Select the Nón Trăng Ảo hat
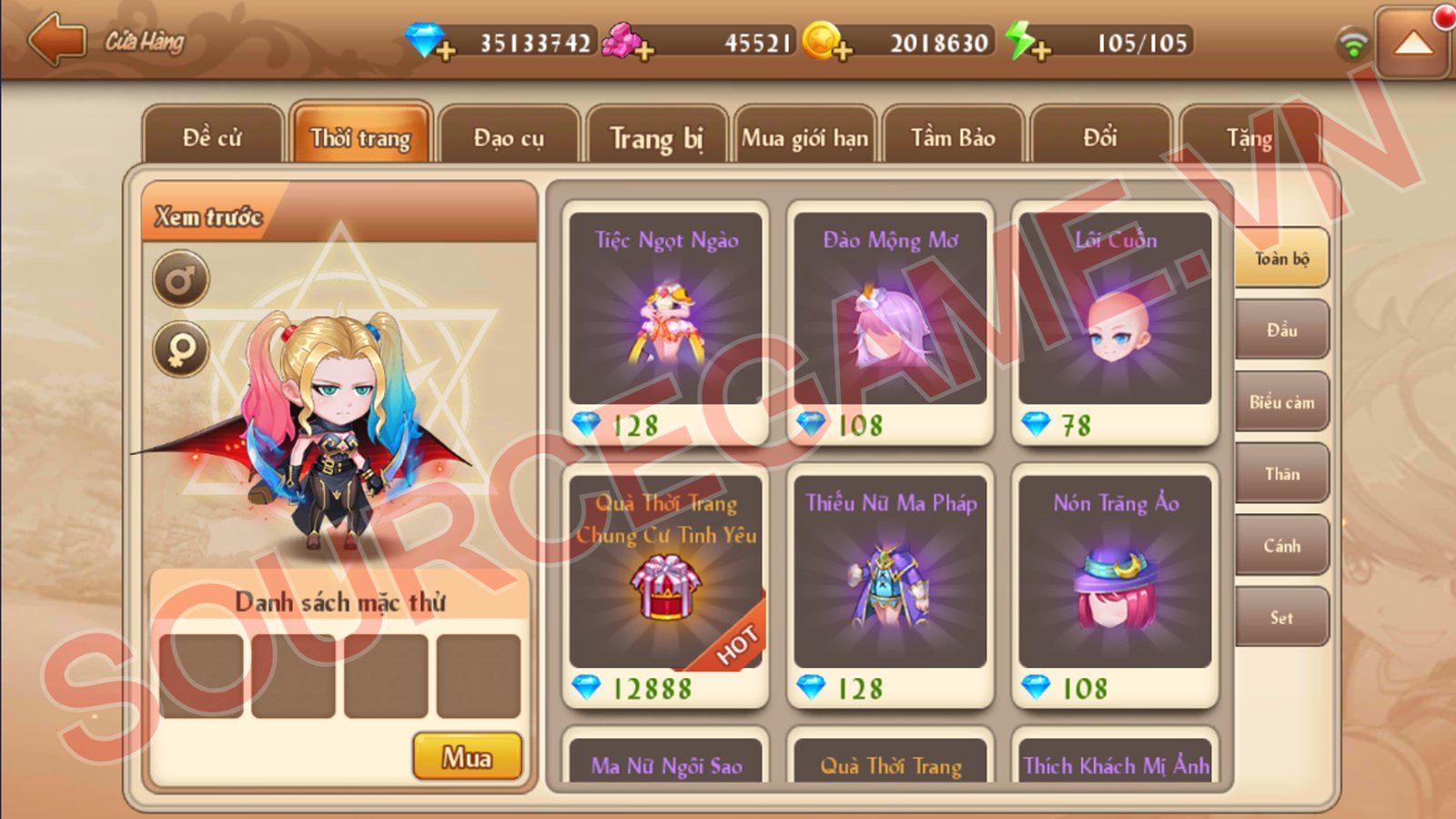 pyautogui.click(x=1115, y=586)
